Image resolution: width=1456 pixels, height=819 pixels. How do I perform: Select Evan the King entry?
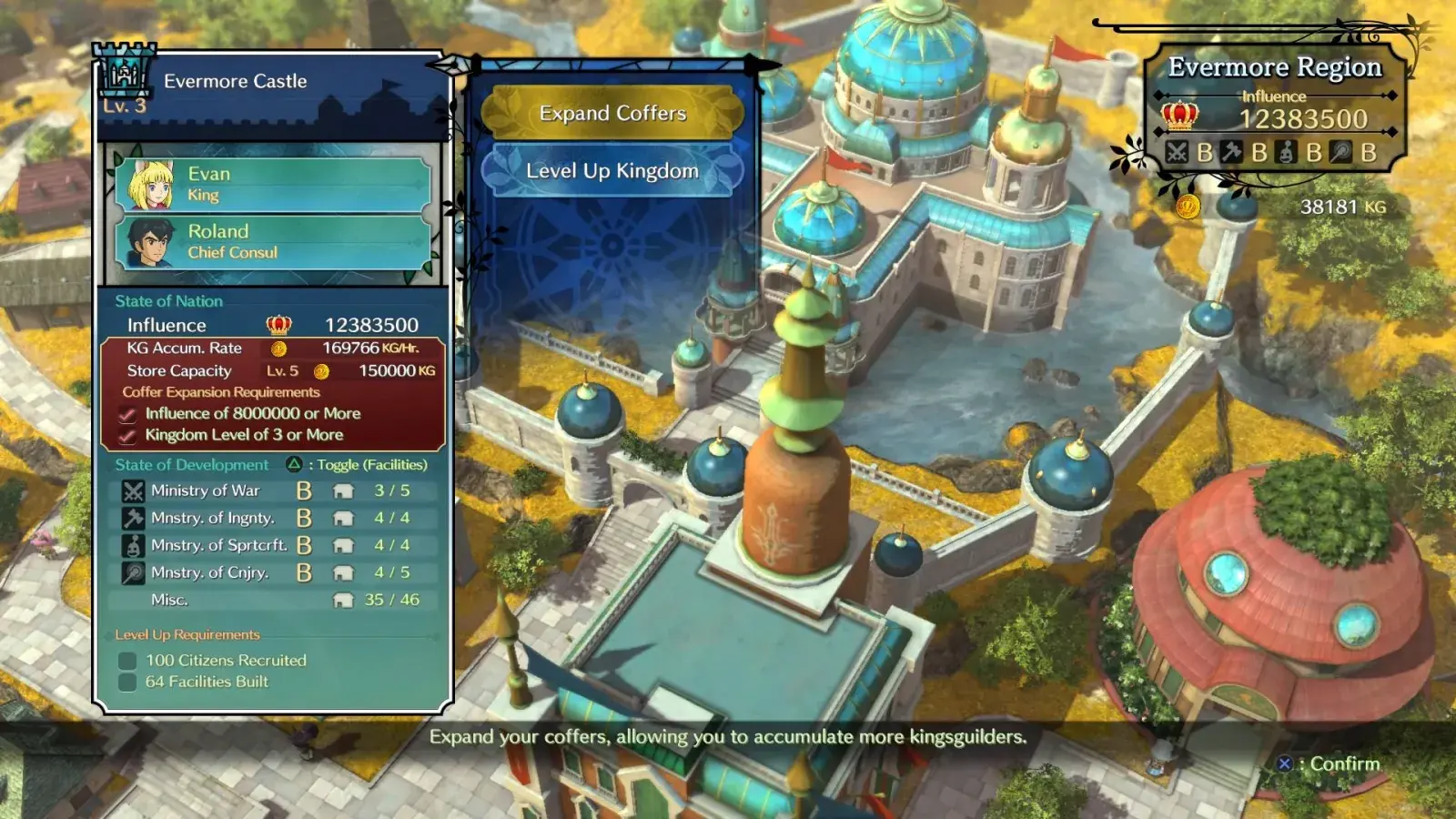(x=273, y=184)
